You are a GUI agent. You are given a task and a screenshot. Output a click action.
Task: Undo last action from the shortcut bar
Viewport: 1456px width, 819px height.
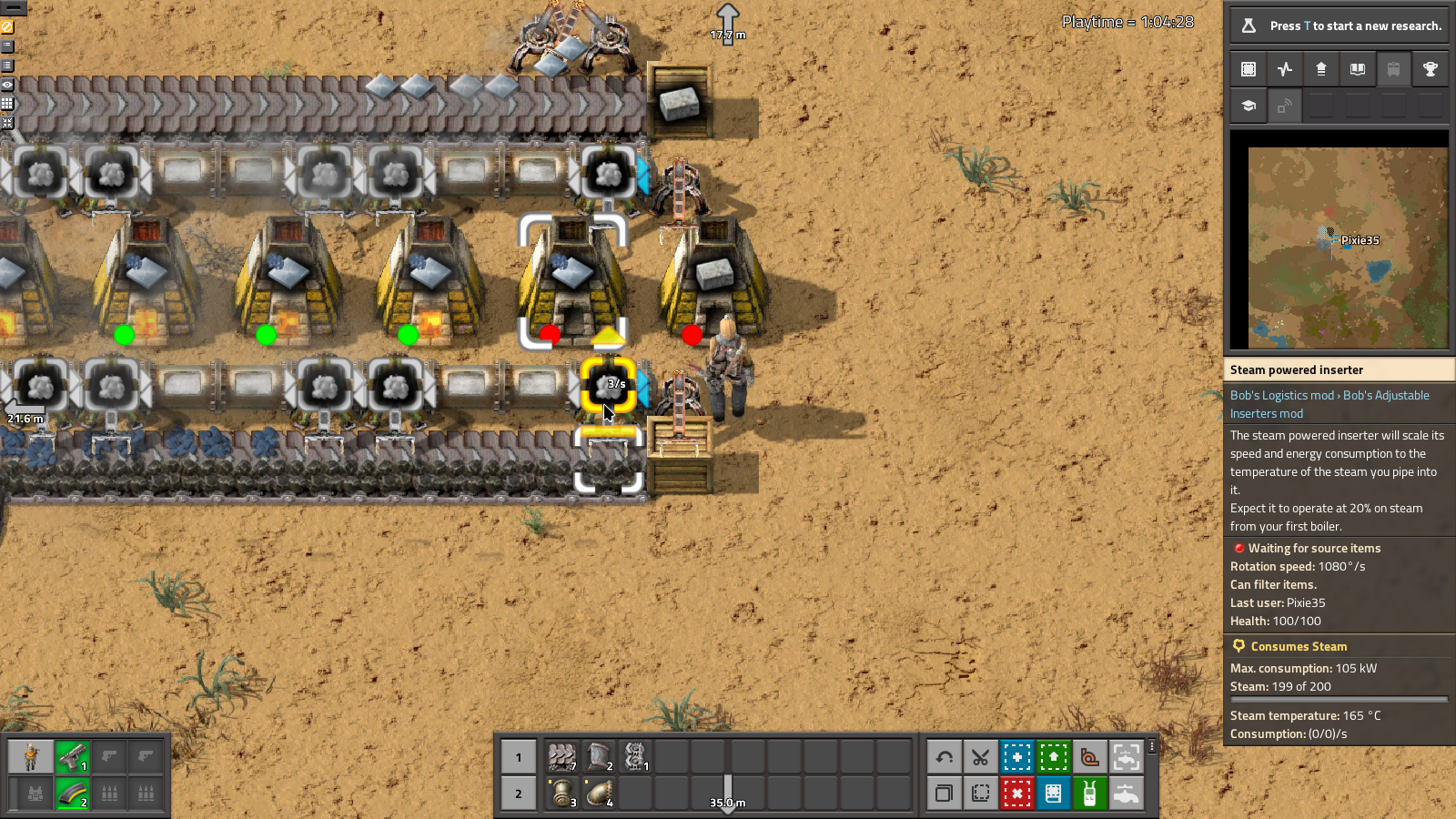(x=944, y=757)
